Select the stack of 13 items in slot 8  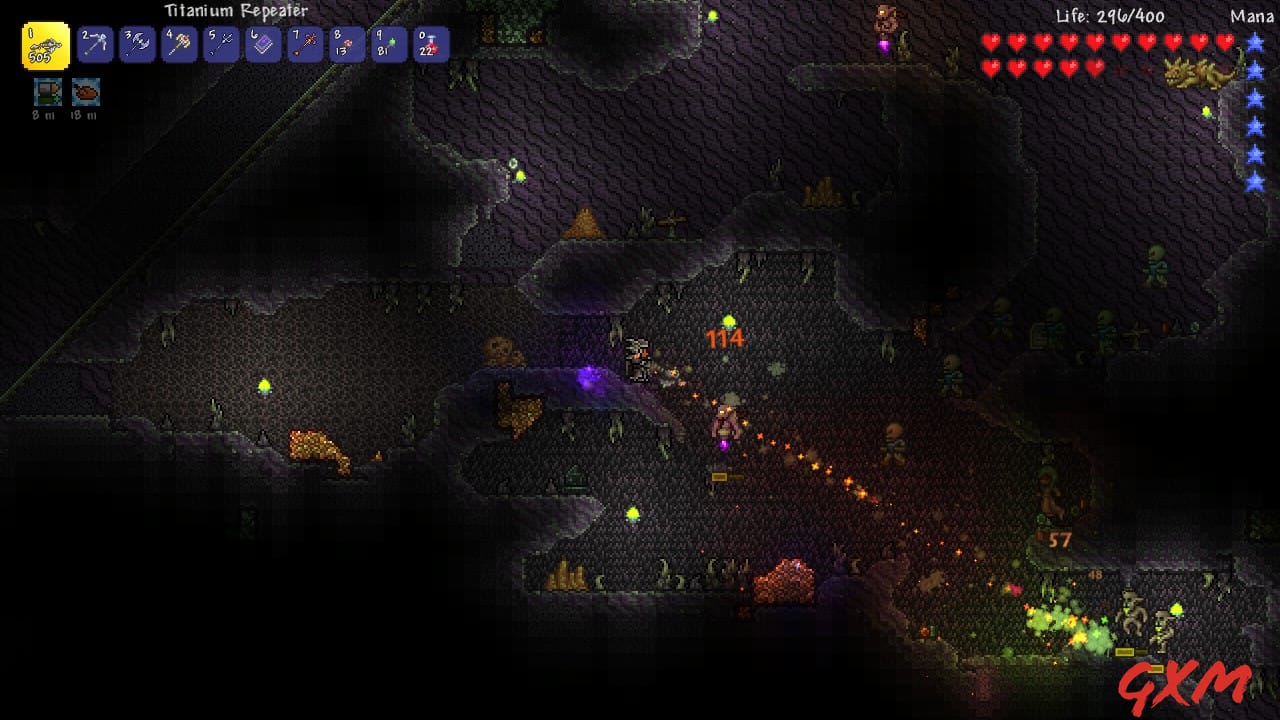(345, 45)
